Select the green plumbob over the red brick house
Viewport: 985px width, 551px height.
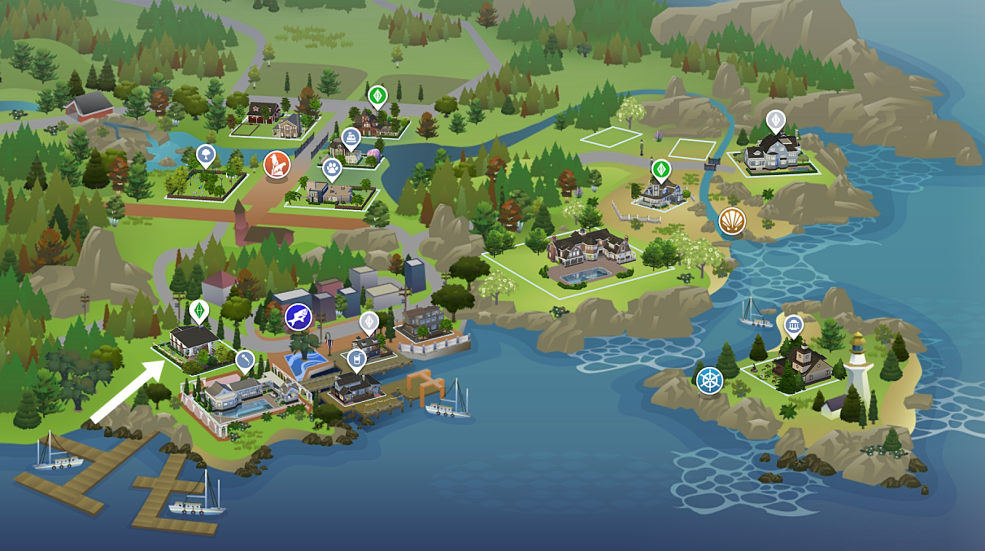click(x=377, y=96)
